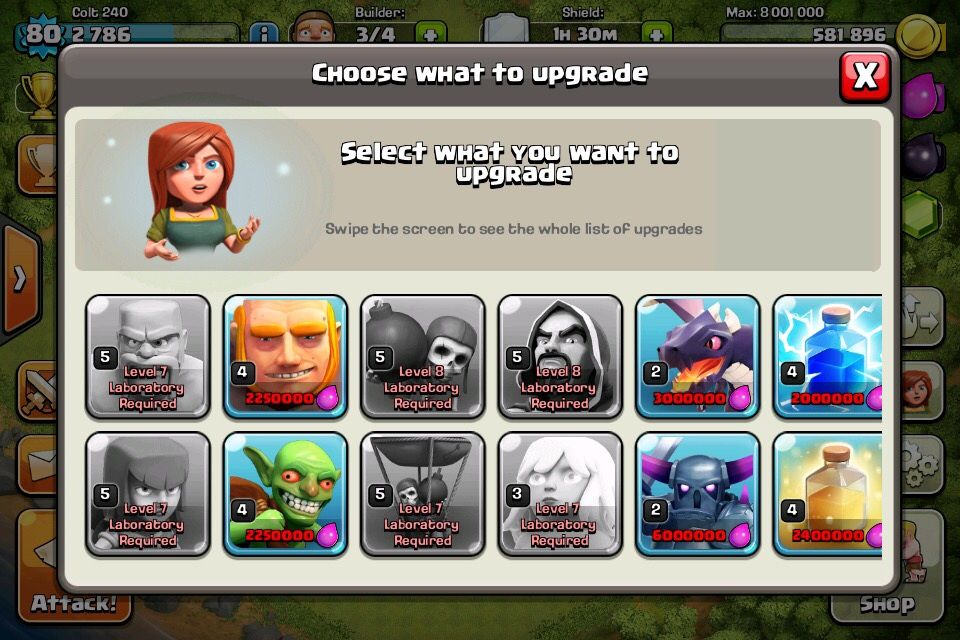Viewport: 960px width, 640px height.
Task: Tap the locked Barbarian tile
Action: coord(148,356)
